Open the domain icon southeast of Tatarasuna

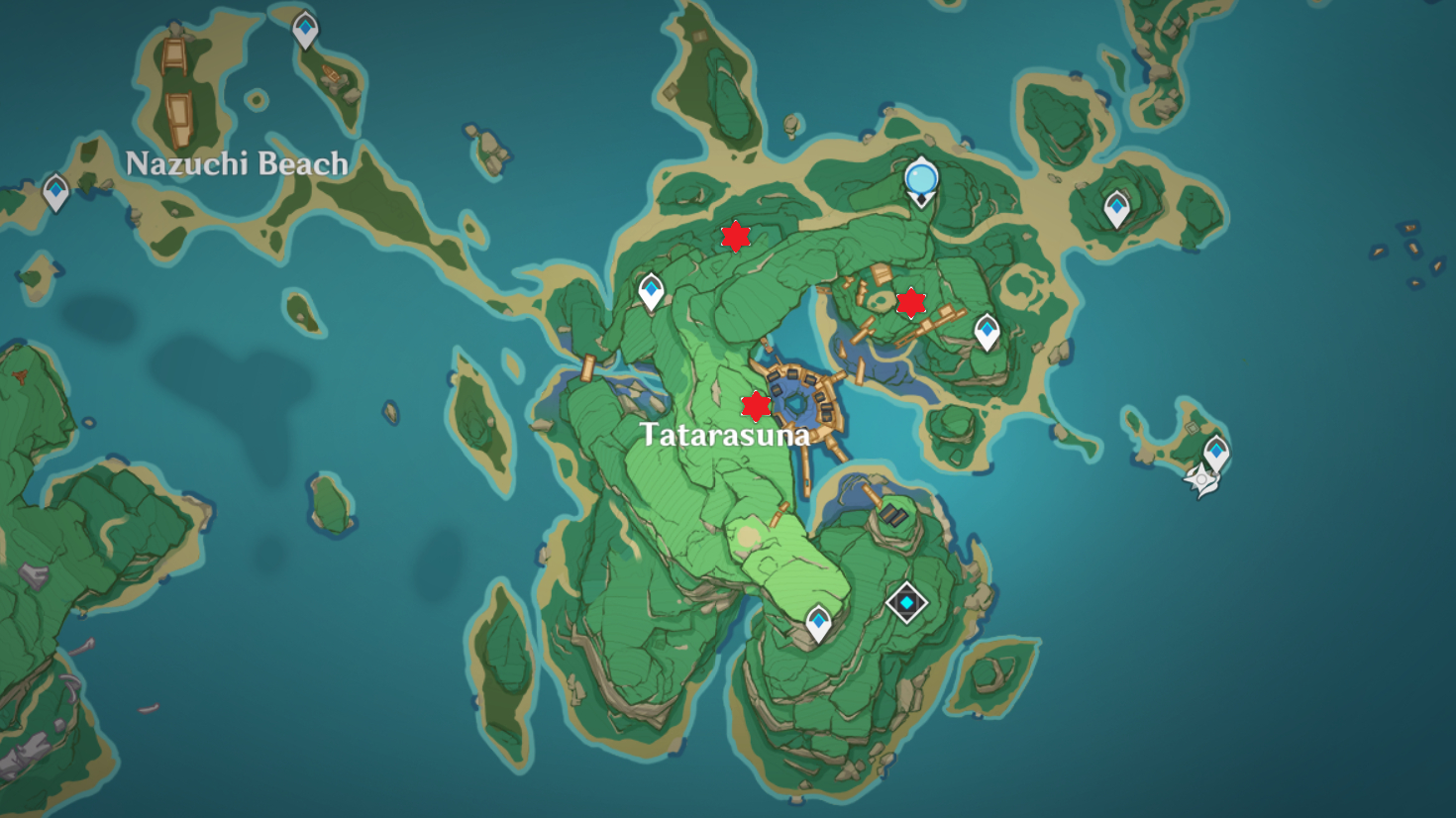click(907, 601)
